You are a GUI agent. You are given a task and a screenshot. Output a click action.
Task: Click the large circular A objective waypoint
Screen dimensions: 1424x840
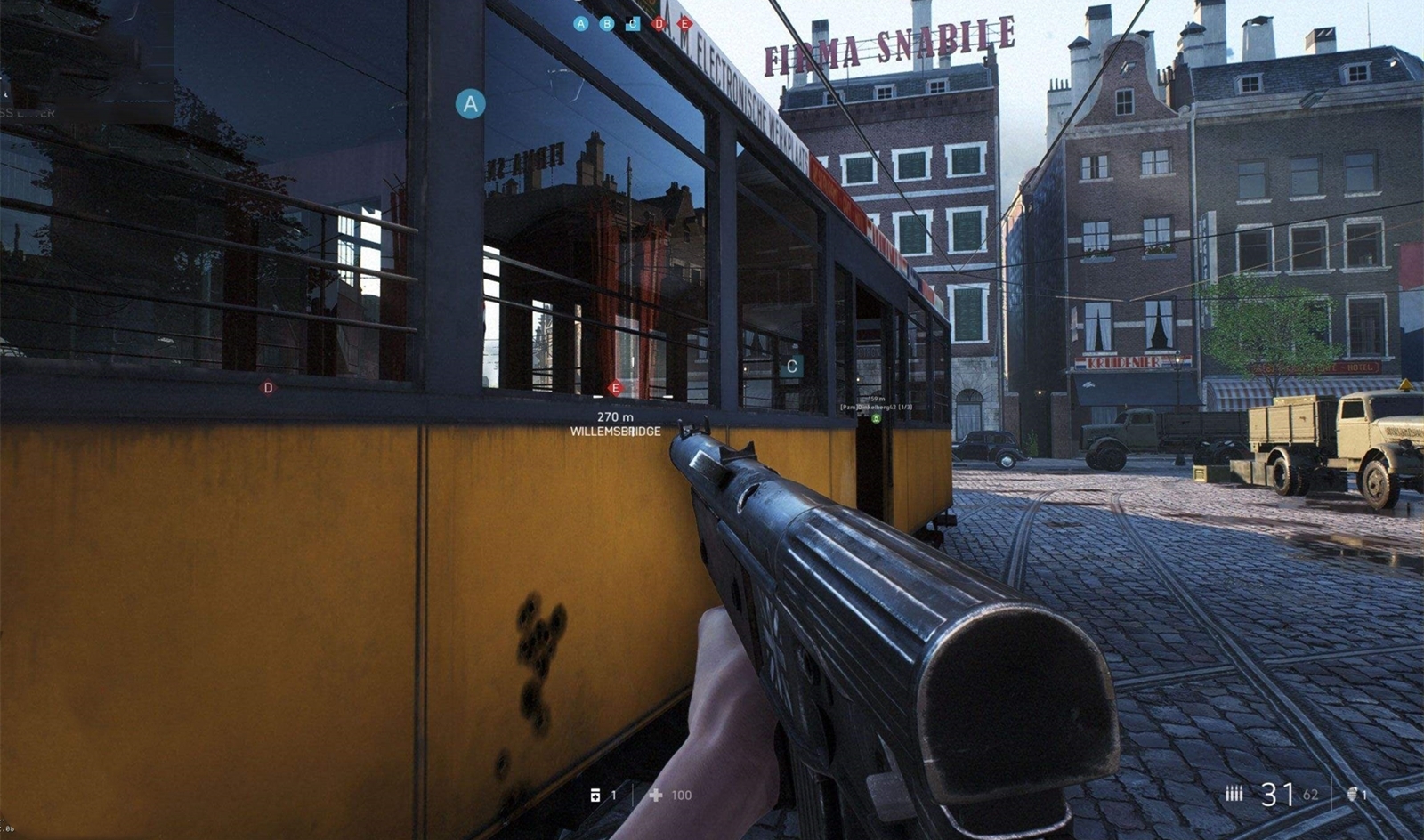coord(470,104)
